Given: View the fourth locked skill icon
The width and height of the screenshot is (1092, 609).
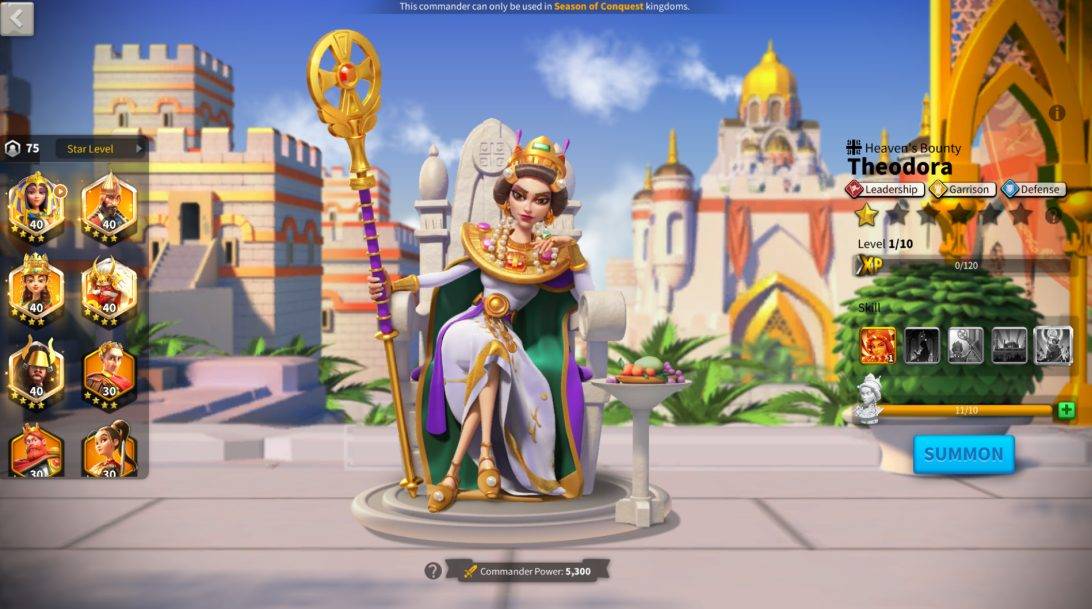Looking at the screenshot, I should tap(1009, 345).
